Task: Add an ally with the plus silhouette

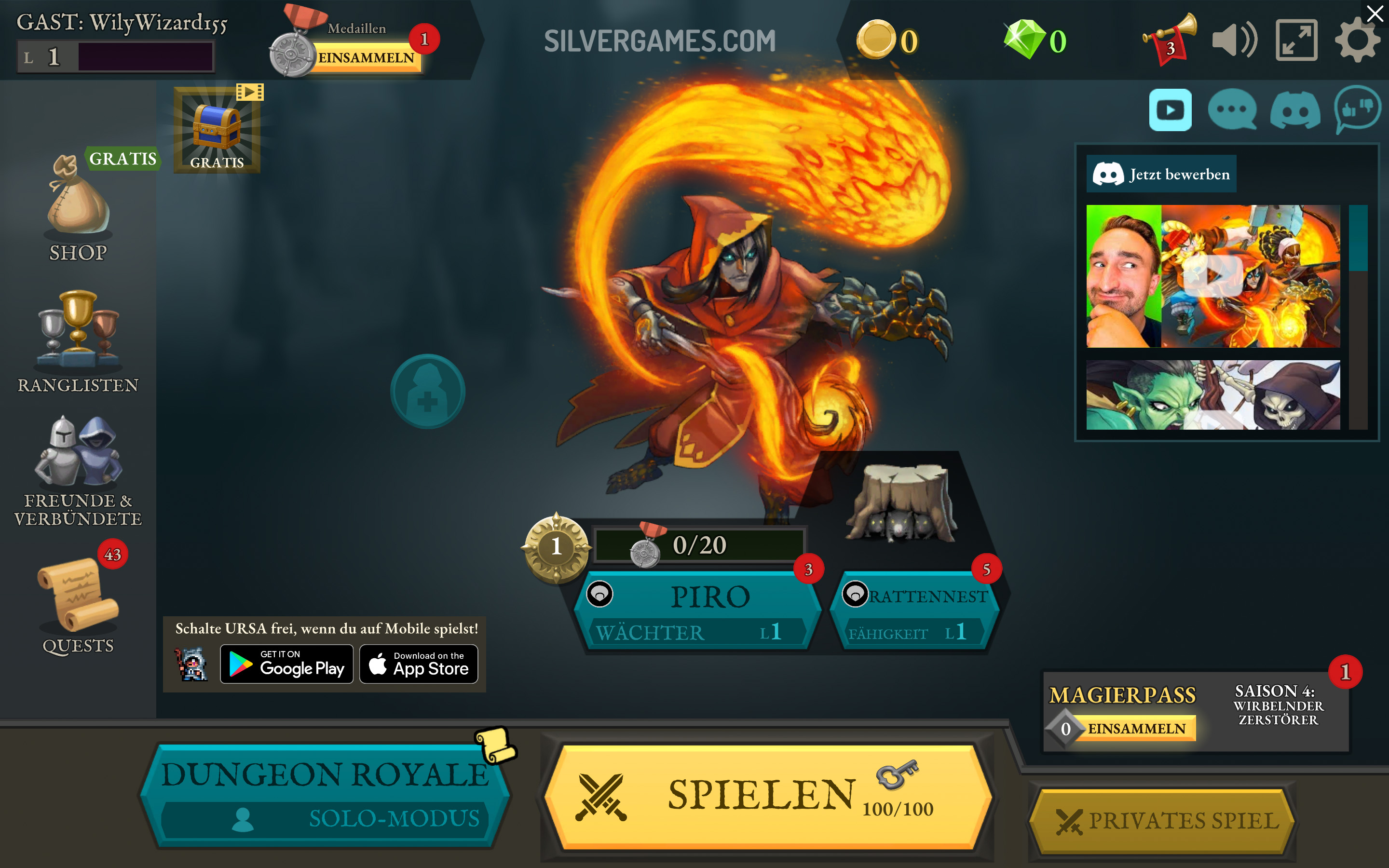Action: pyautogui.click(x=428, y=392)
